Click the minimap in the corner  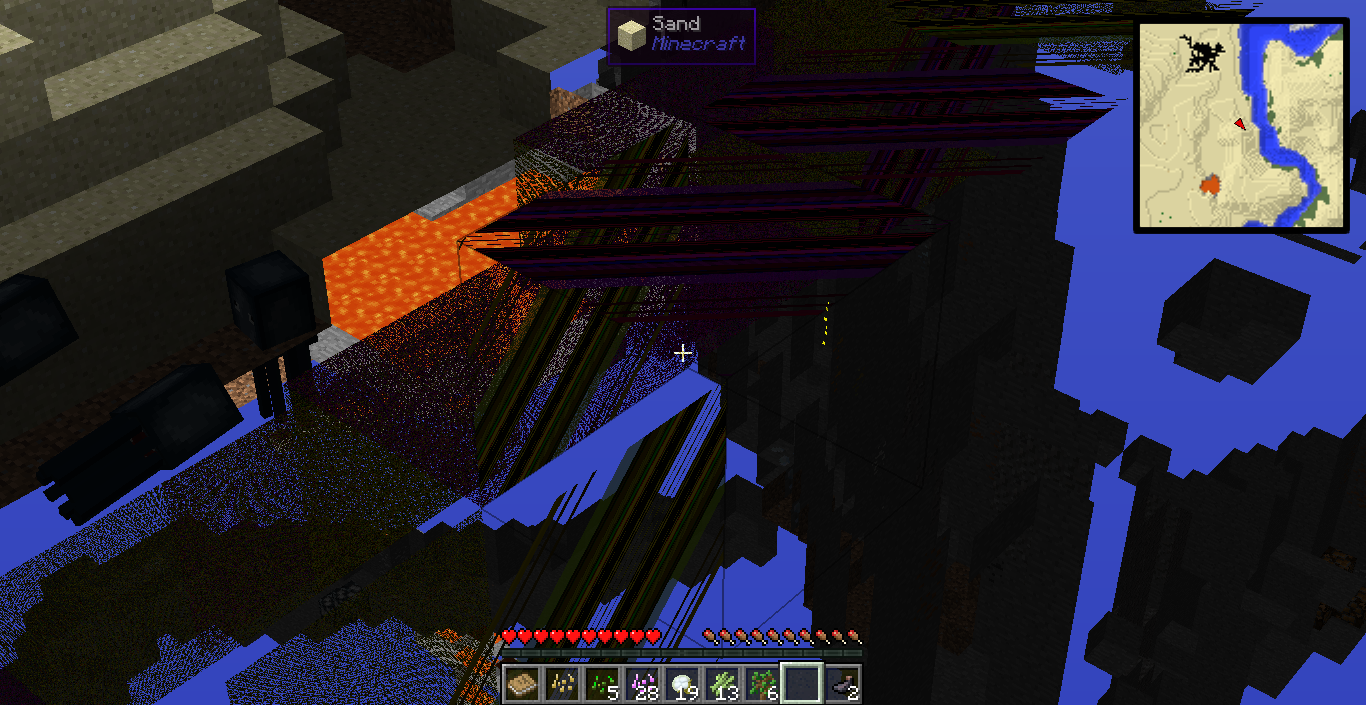point(1241,126)
